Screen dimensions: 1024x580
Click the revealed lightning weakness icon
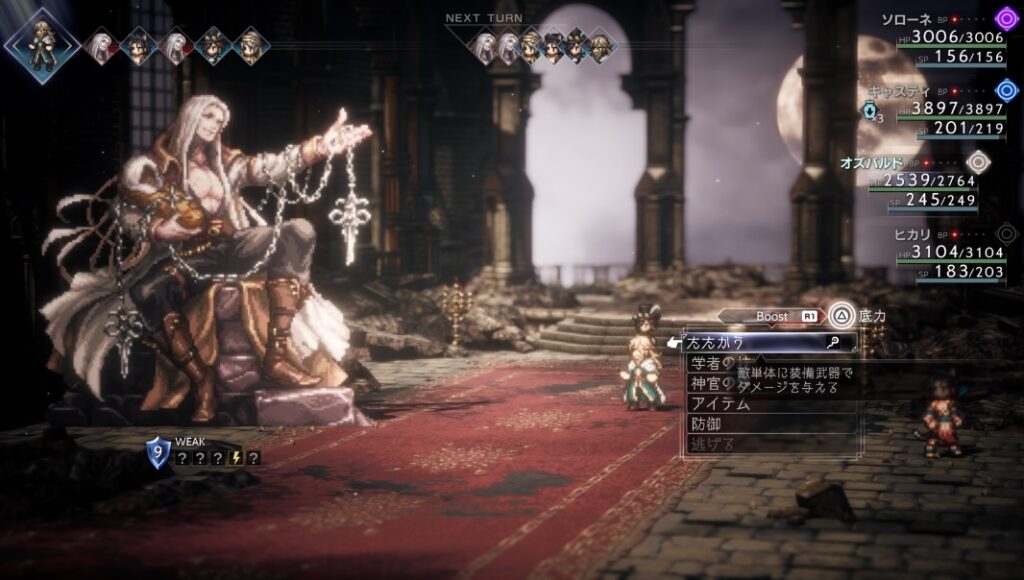pyautogui.click(x=238, y=458)
